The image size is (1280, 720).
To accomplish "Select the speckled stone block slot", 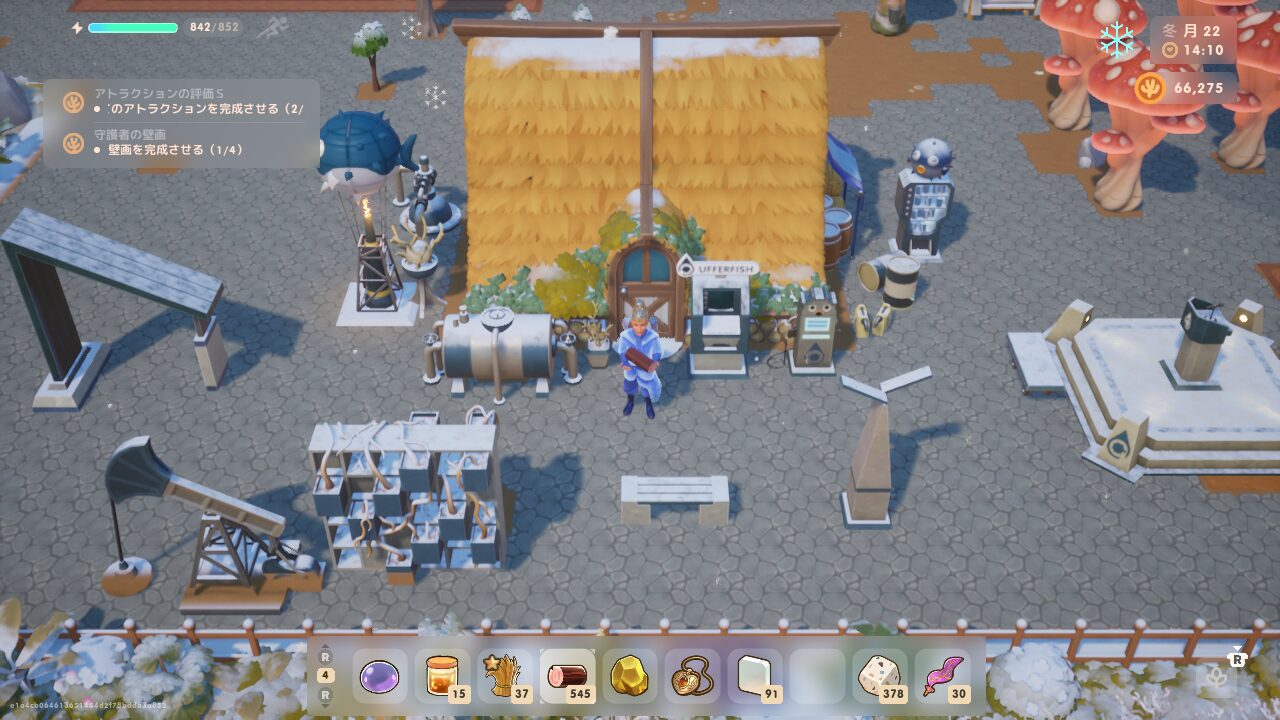I will (879, 677).
